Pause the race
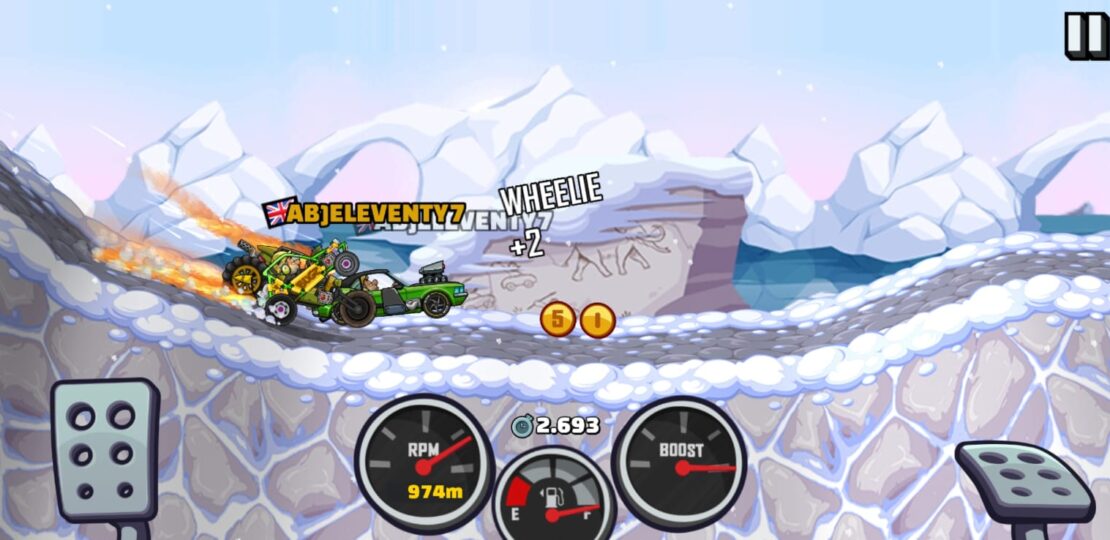The image size is (1110, 540). coord(1086,35)
